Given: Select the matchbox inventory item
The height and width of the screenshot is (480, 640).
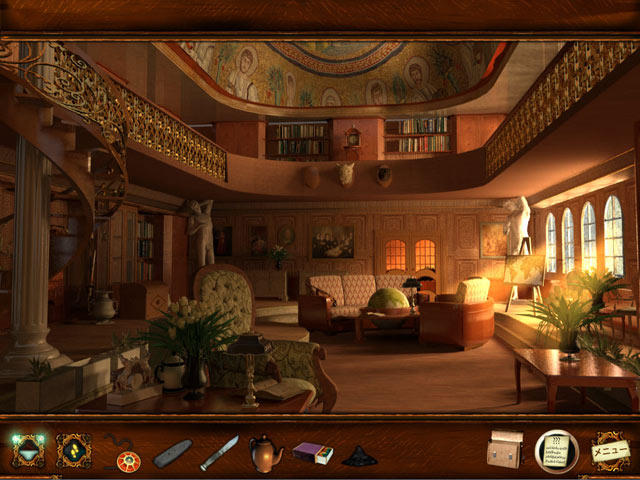Looking at the screenshot, I should 313,453.
